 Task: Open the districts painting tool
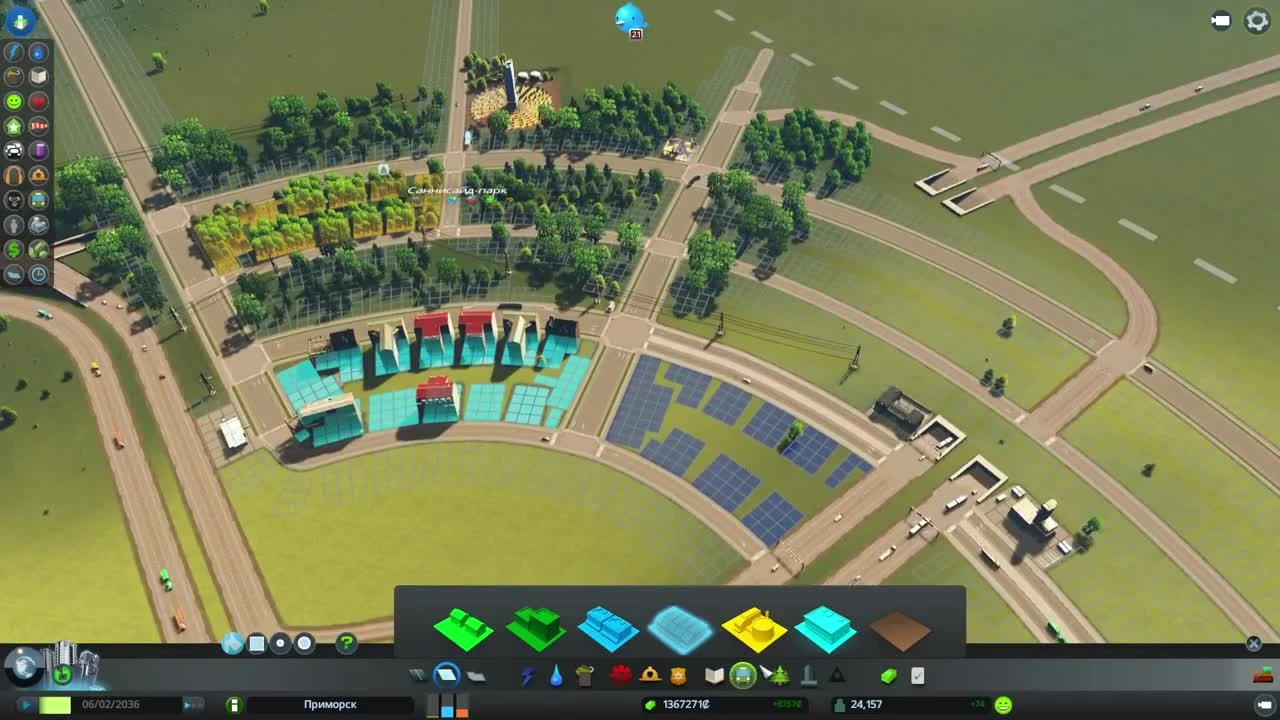coord(474,674)
